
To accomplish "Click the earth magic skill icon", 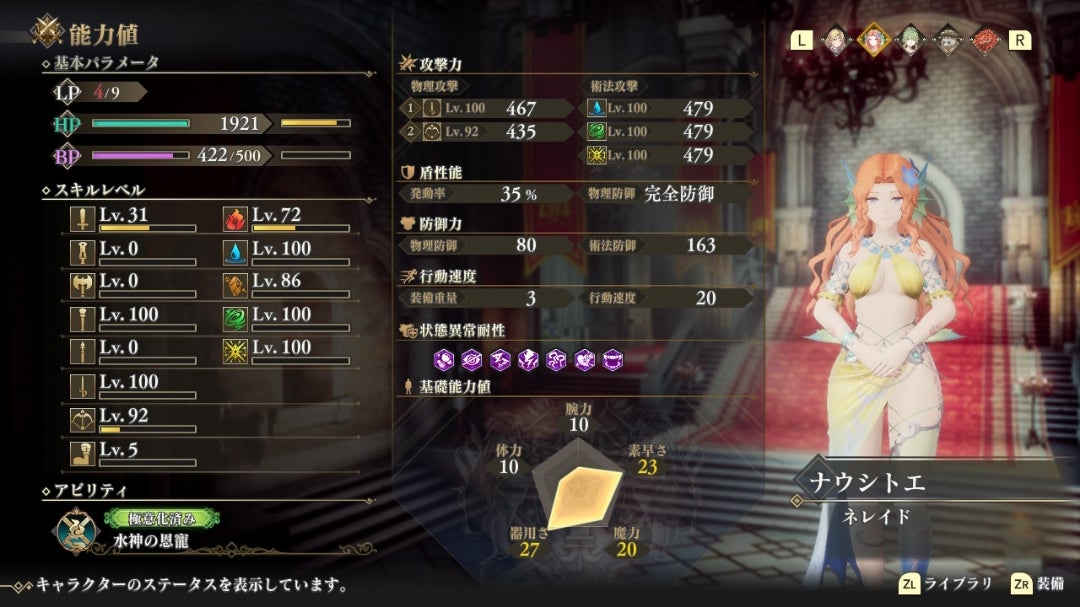I will click(x=234, y=284).
